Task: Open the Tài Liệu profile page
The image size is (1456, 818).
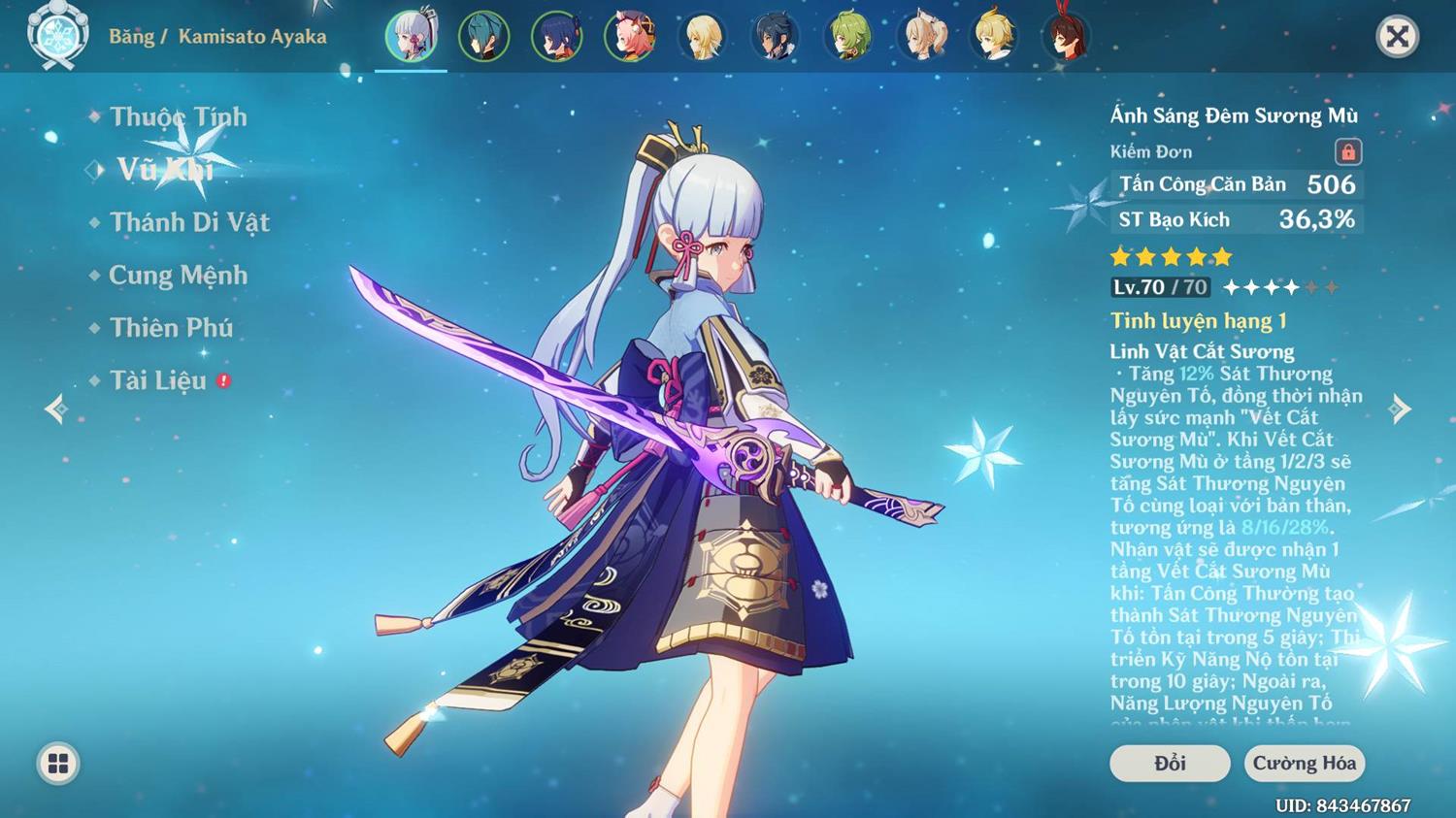Action: pyautogui.click(x=158, y=380)
